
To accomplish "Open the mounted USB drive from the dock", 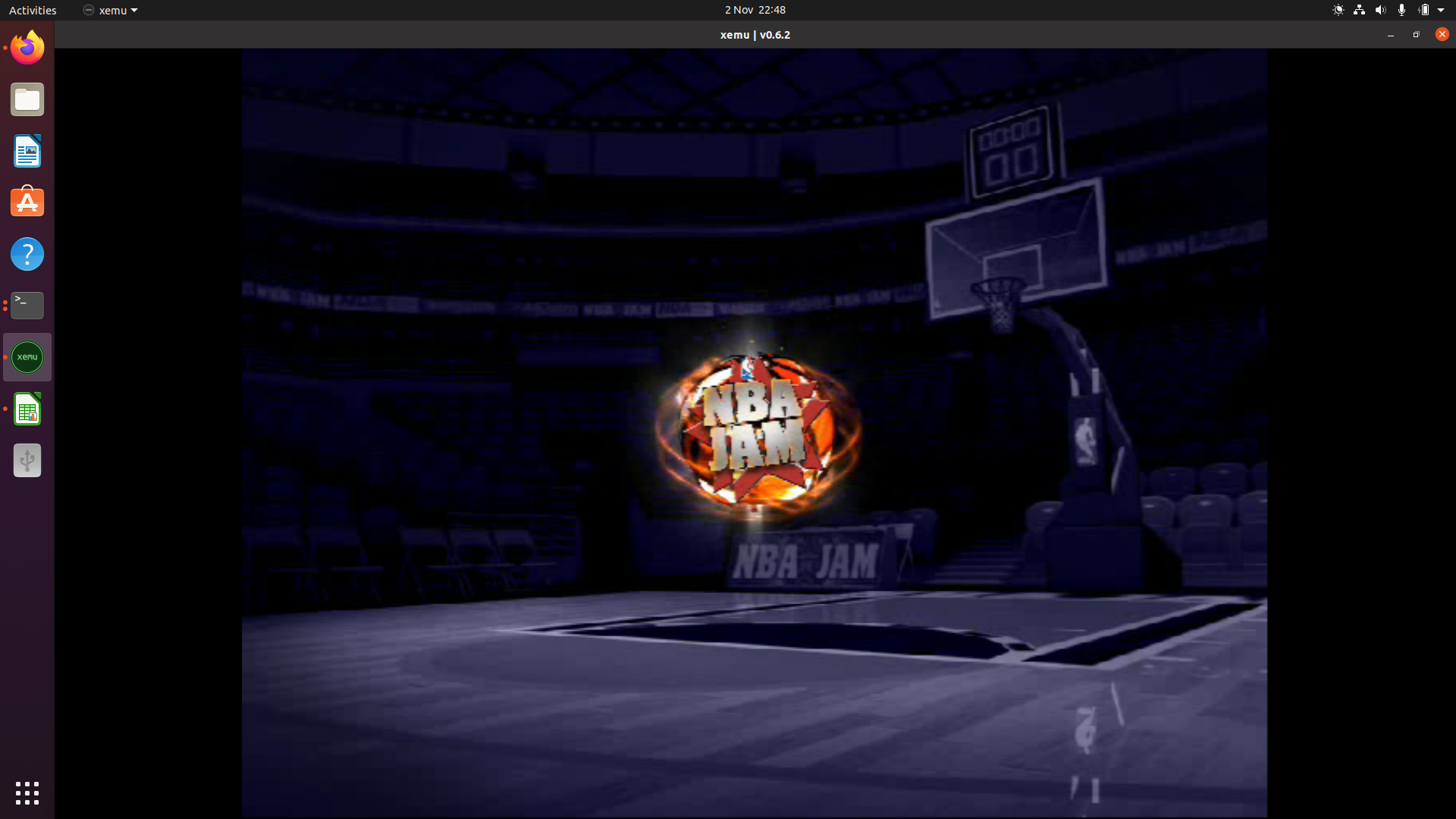I will pyautogui.click(x=27, y=460).
